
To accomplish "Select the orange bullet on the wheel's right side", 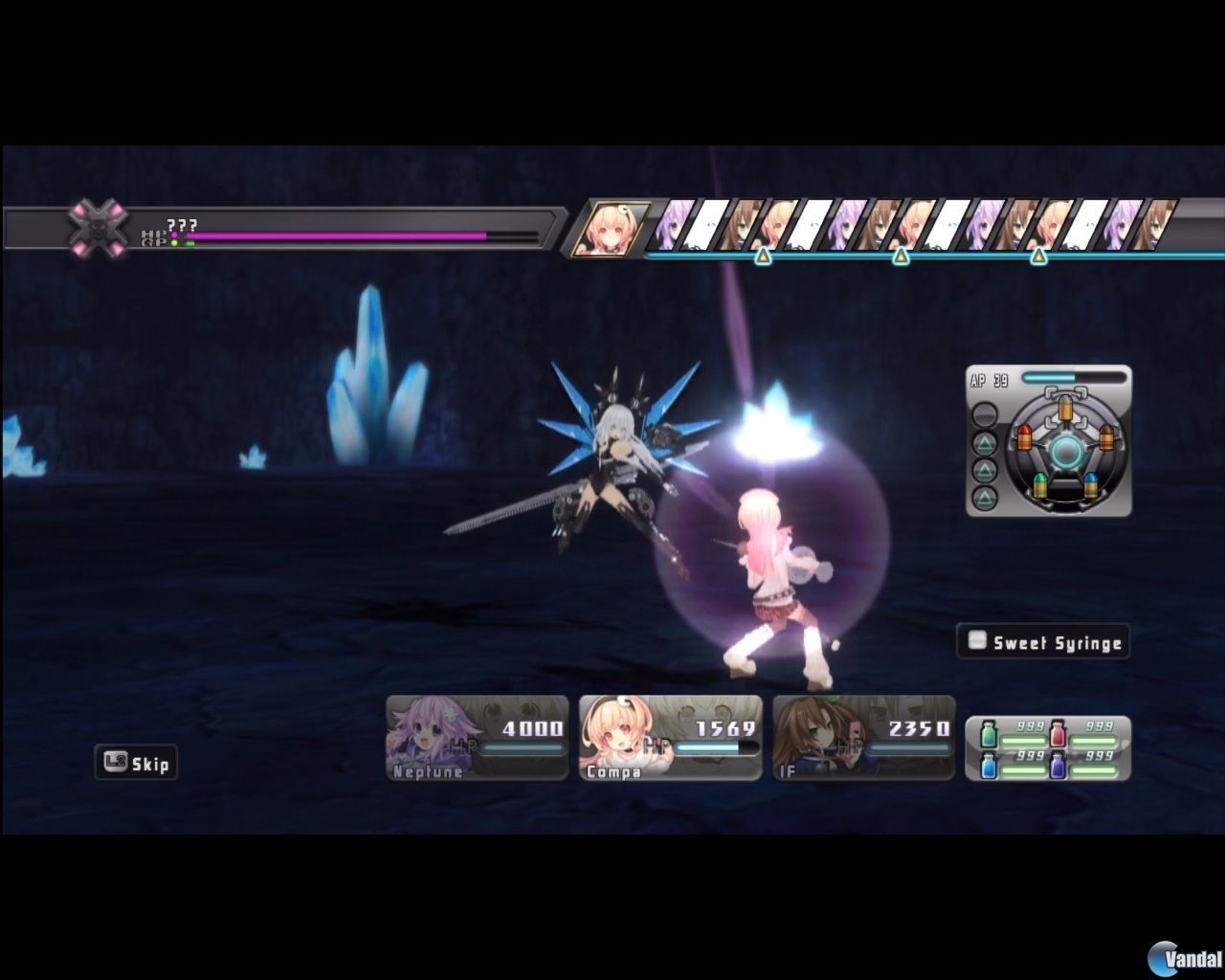I will tap(1106, 437).
